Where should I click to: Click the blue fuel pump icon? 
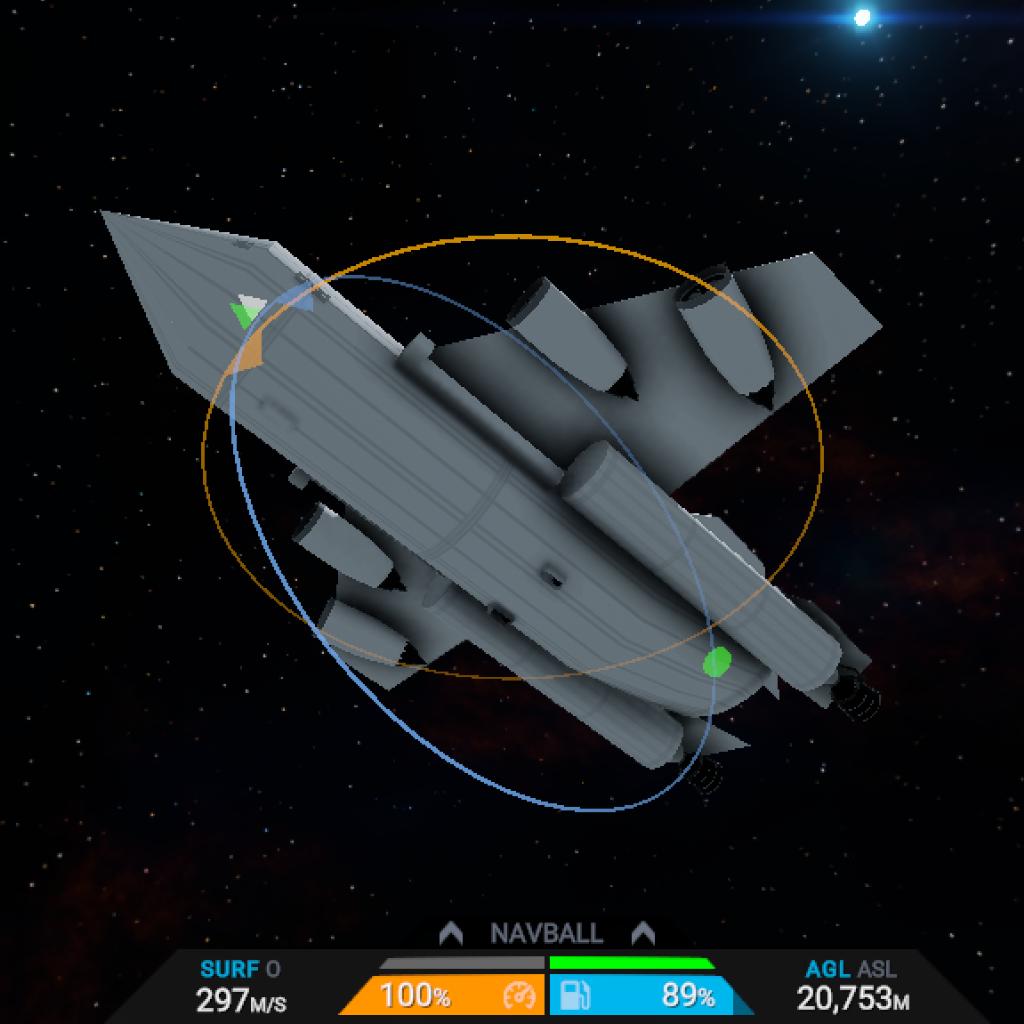[x=573, y=996]
